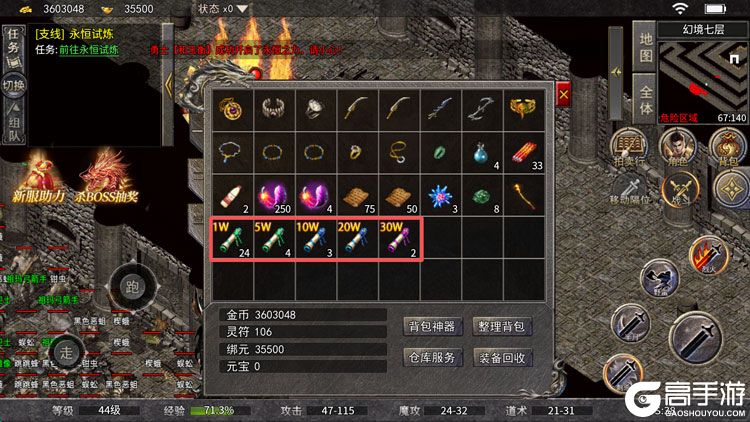Toggle the 全体 attack mode button
The height and width of the screenshot is (422, 750).
646,96
